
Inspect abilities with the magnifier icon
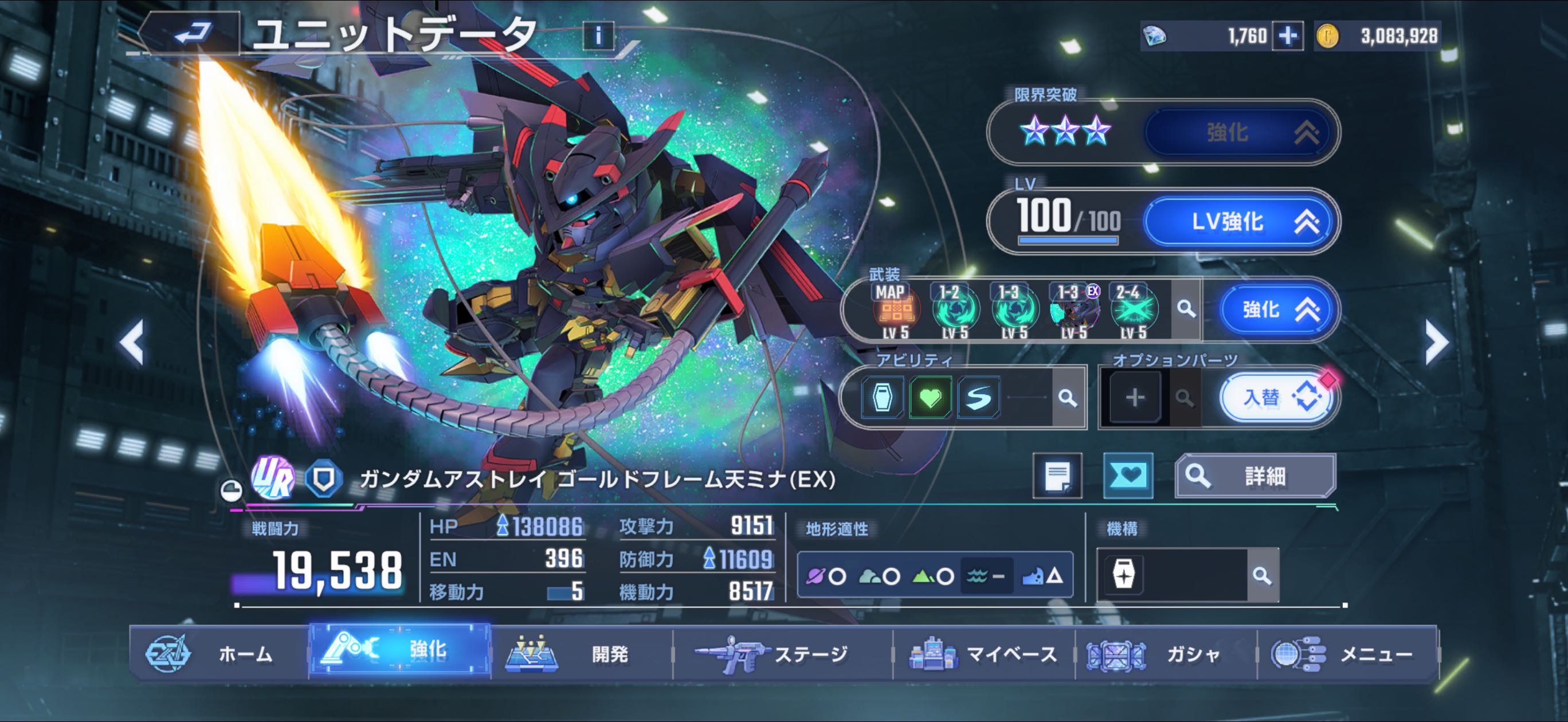pyautogui.click(x=1067, y=398)
